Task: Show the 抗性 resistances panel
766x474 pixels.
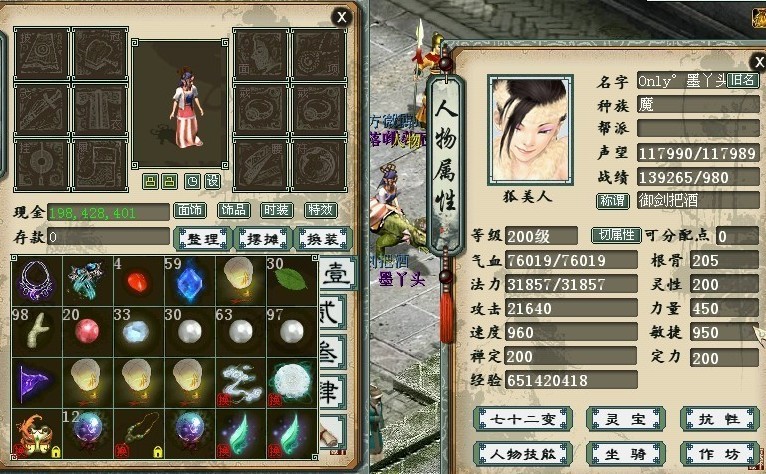Action: pyautogui.click(x=718, y=418)
